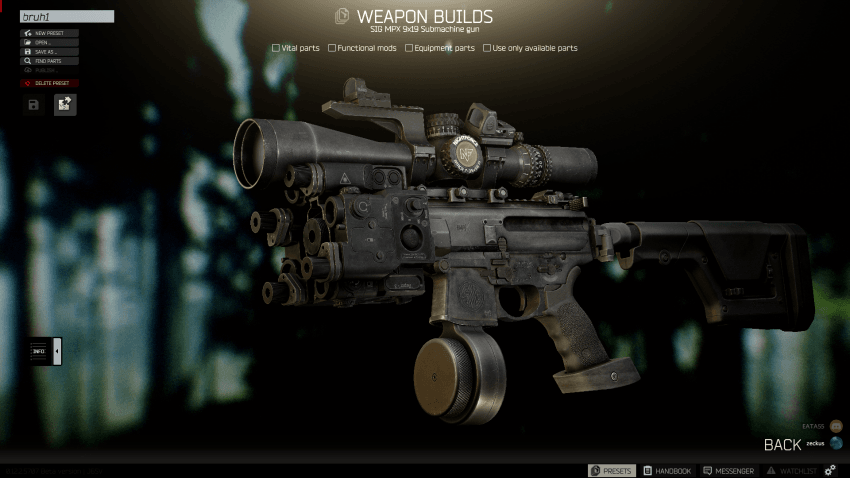
Task: Click the preset name field 'bruh1'
Action: (67, 17)
